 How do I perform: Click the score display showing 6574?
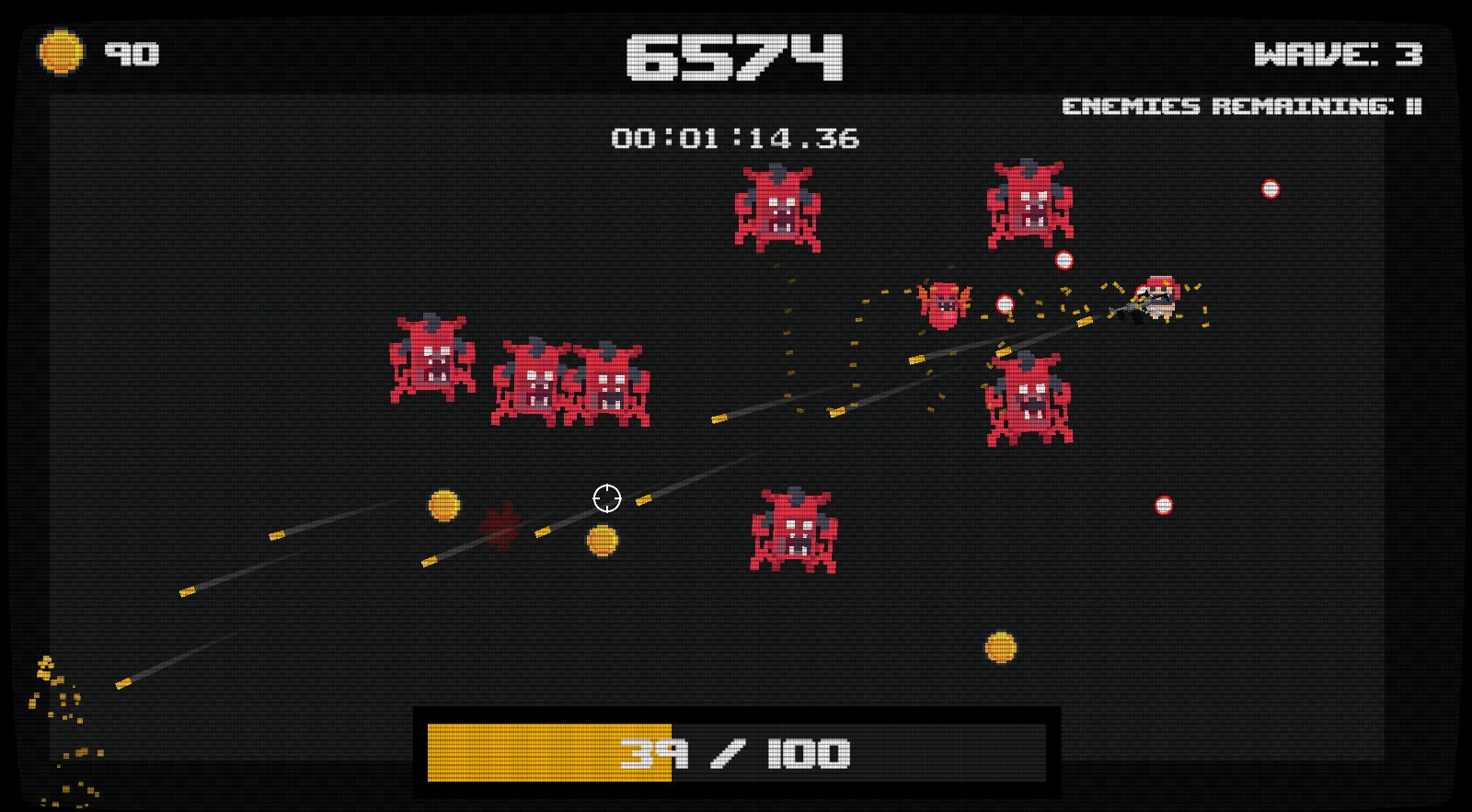tap(736, 55)
